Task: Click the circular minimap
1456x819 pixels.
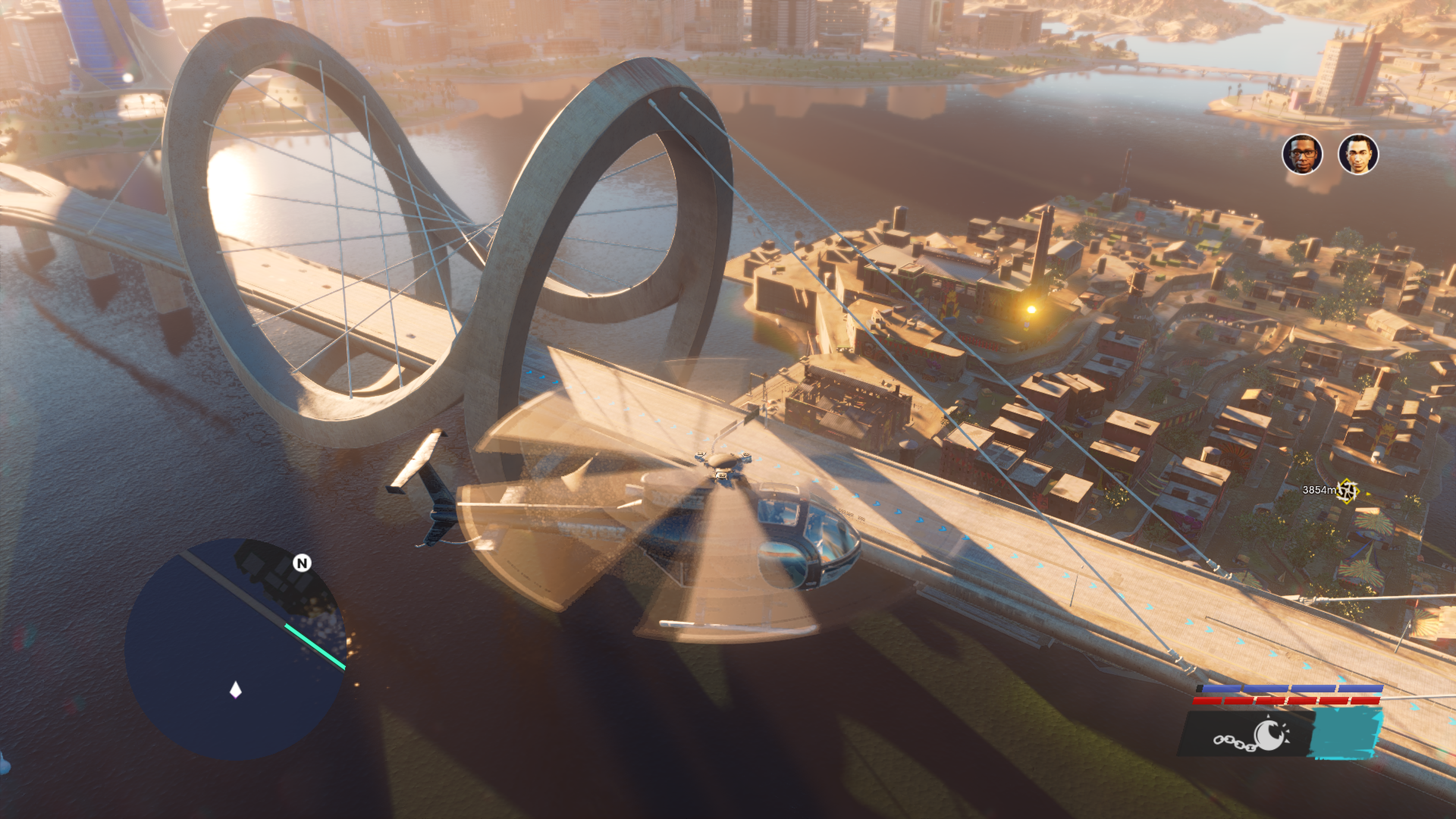Action: click(x=235, y=649)
